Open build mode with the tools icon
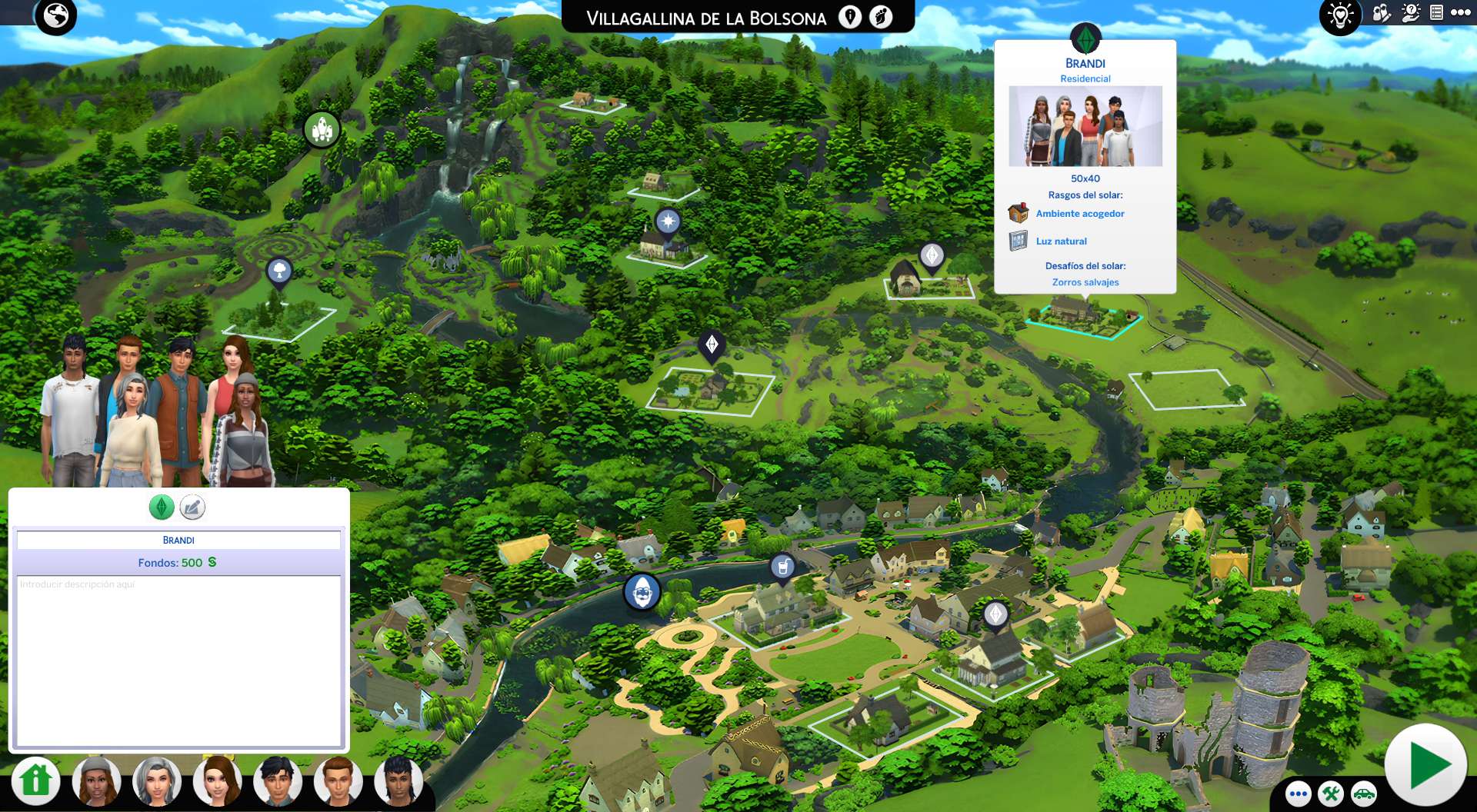Screen dimensions: 1477x812 coord(1331,794)
